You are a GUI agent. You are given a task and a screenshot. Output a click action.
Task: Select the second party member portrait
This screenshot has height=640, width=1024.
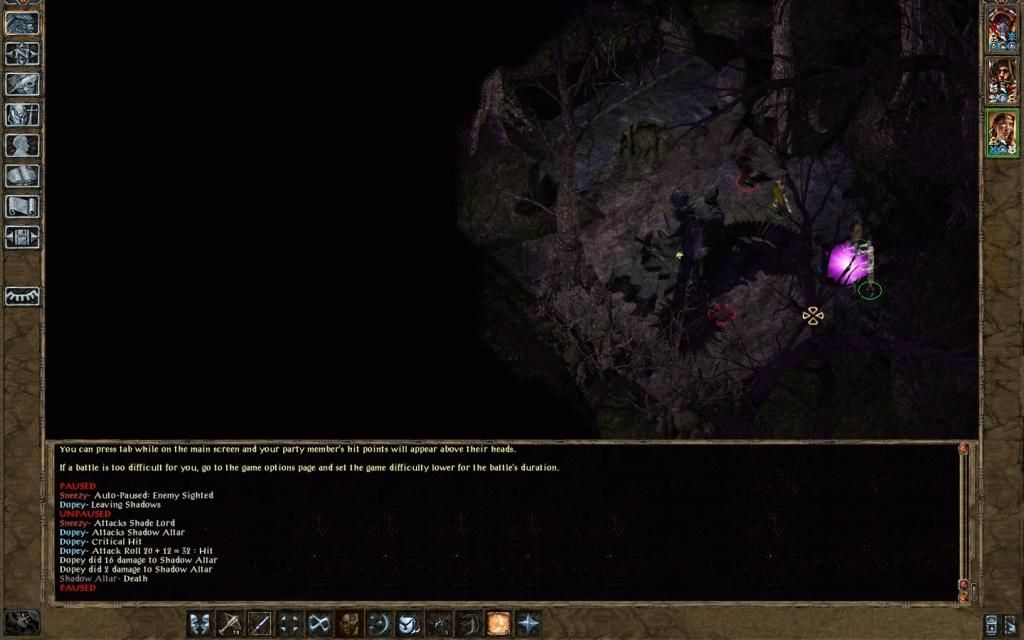[x=1001, y=81]
